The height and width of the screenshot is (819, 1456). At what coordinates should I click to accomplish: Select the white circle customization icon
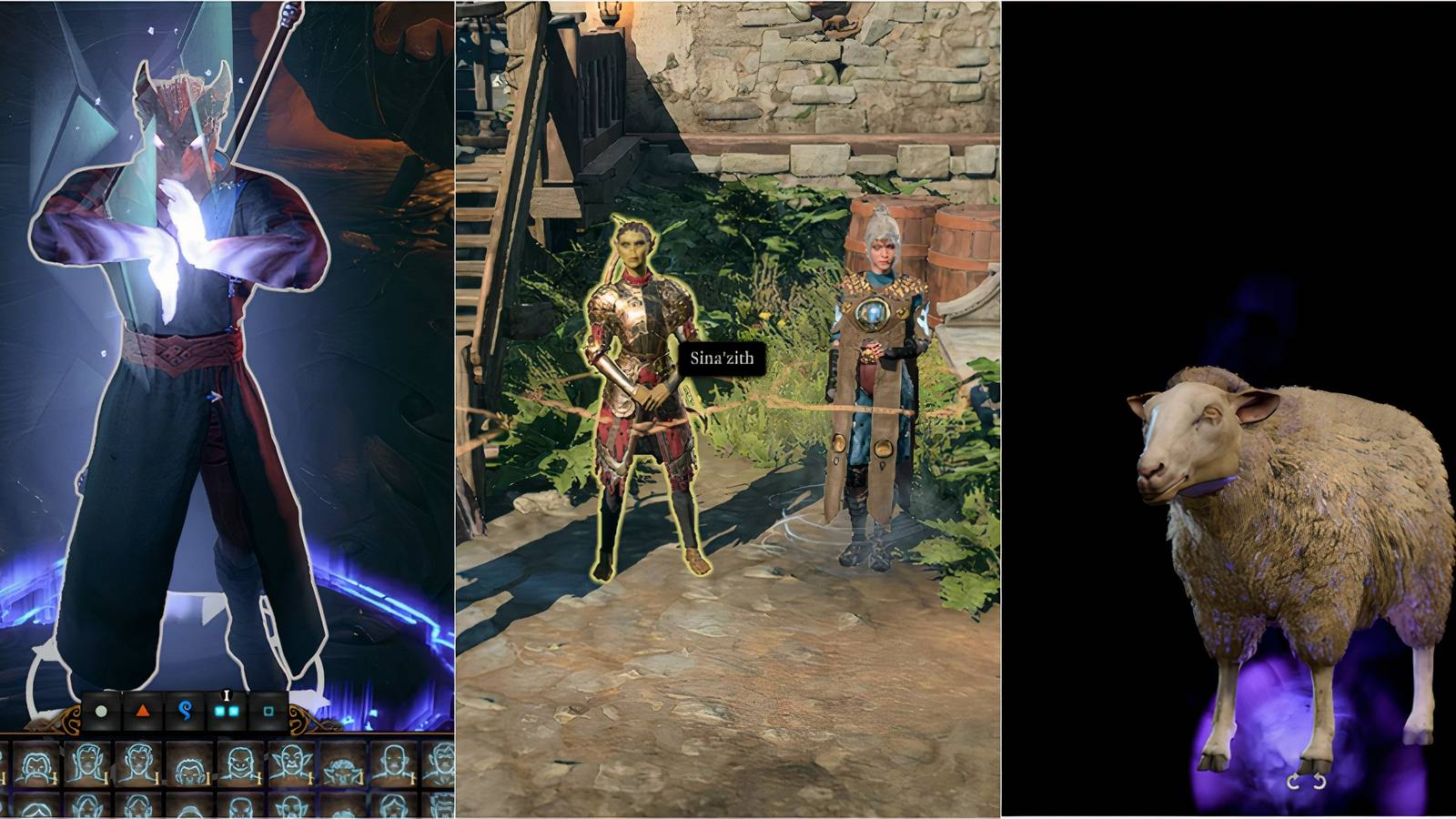click(101, 711)
